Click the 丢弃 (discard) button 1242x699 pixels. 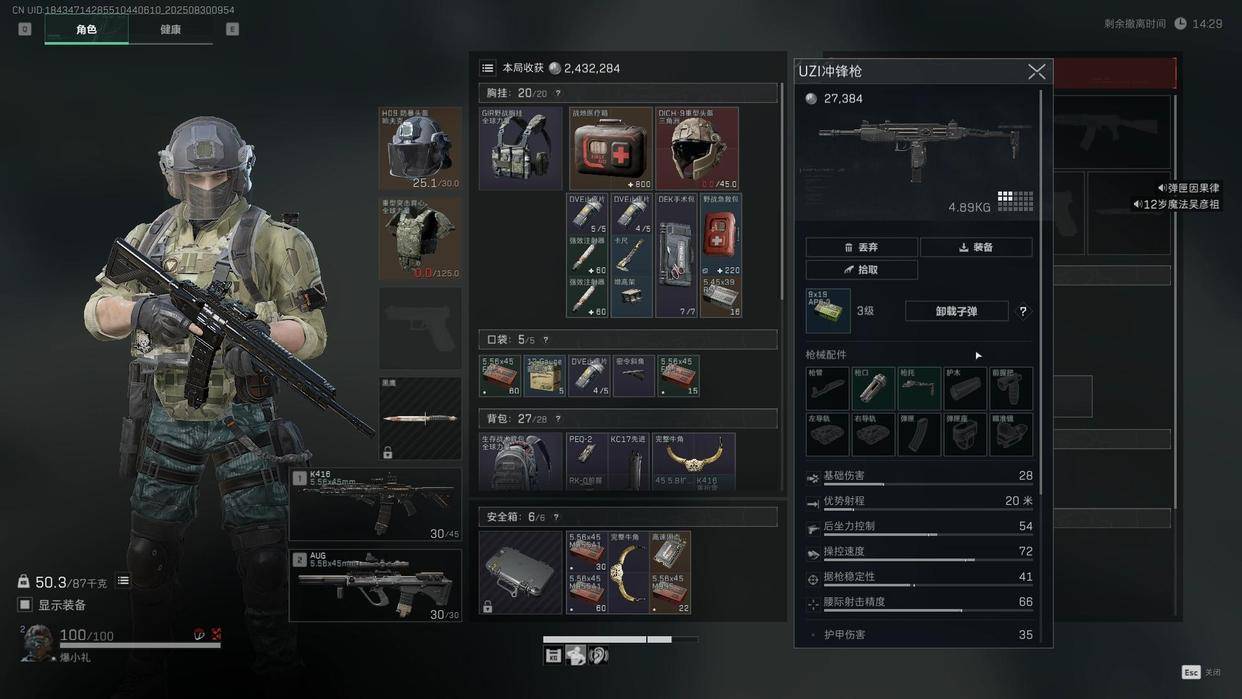coord(861,247)
